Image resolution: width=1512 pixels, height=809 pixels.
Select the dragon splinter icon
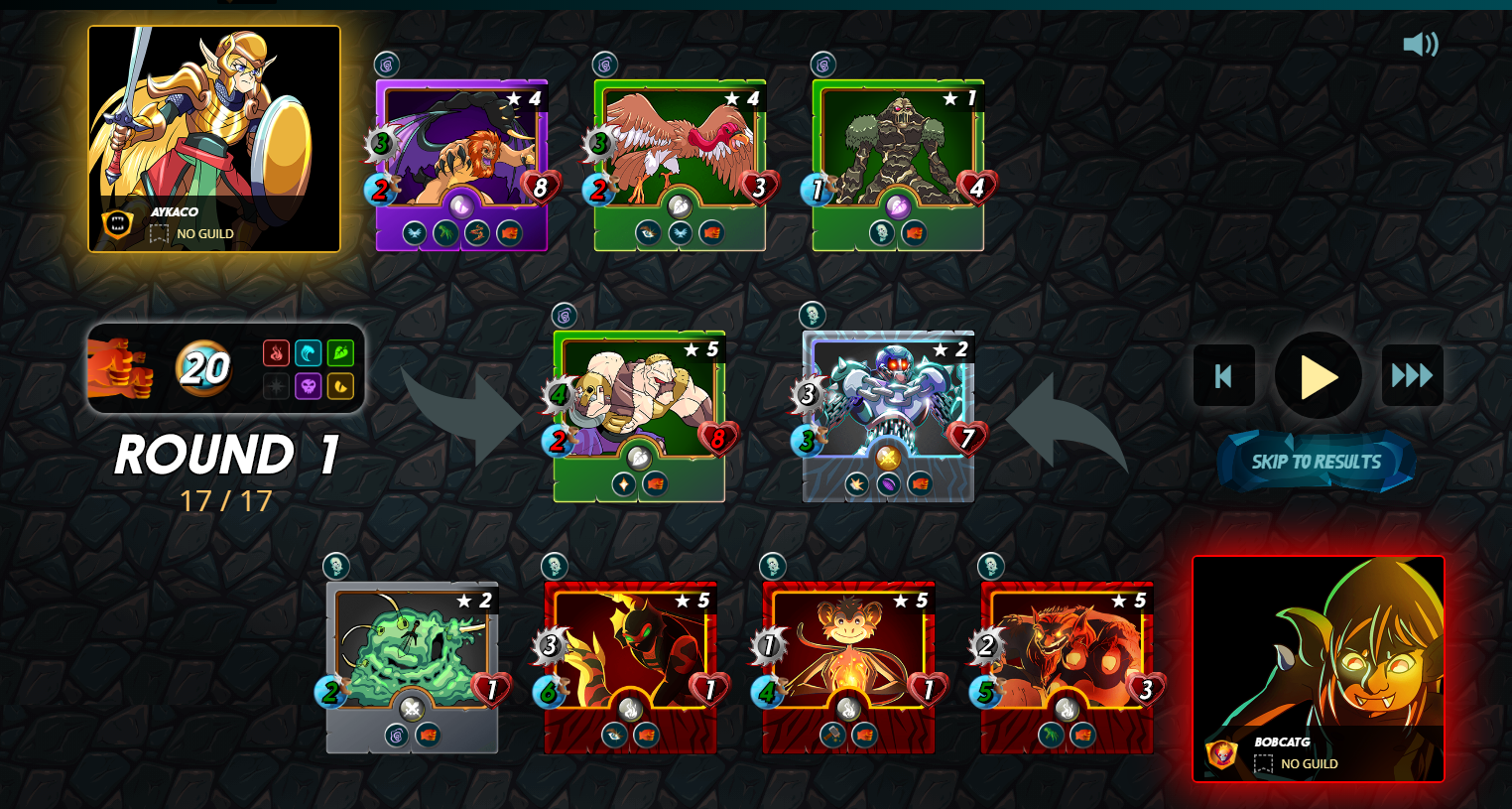pyautogui.click(x=340, y=385)
